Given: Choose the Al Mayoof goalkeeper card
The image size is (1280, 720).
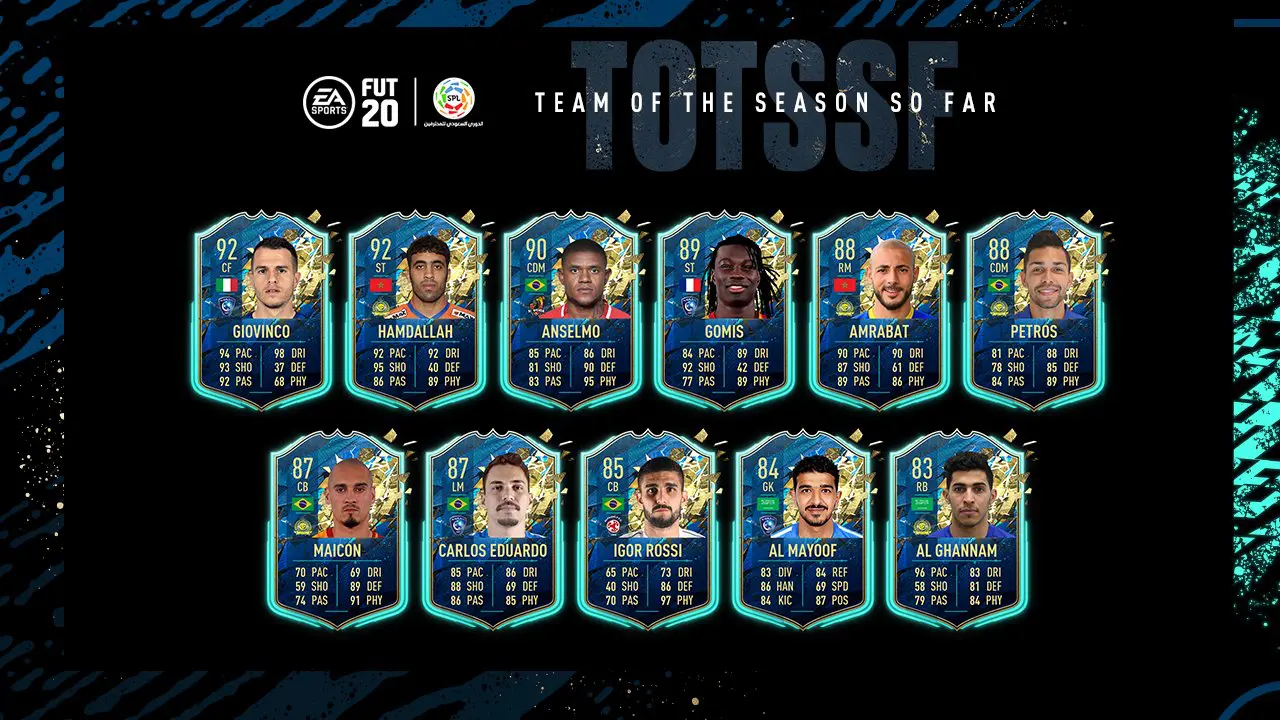Looking at the screenshot, I should click(801, 530).
